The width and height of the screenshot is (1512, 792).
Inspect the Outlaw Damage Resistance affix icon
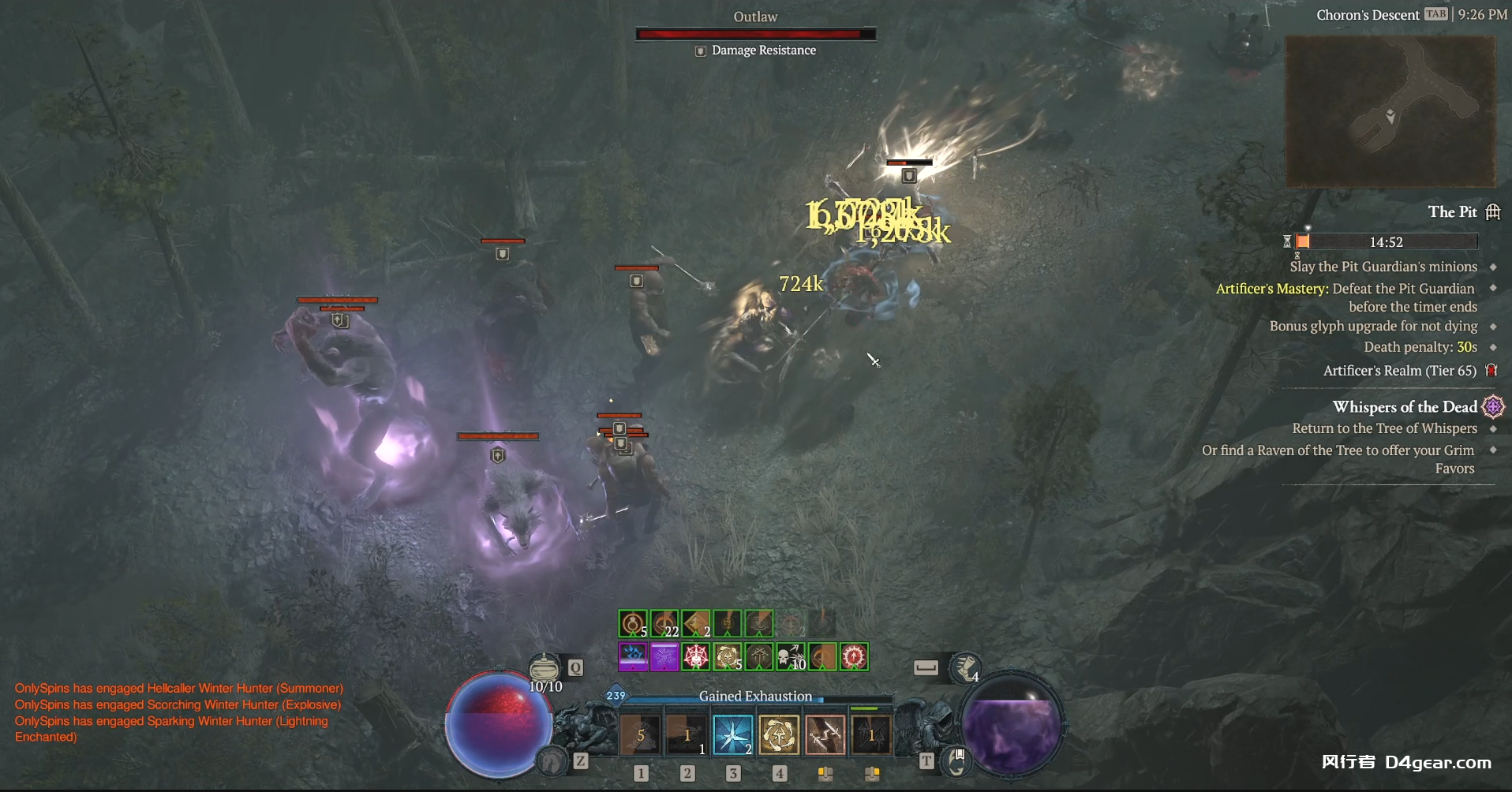(700, 50)
